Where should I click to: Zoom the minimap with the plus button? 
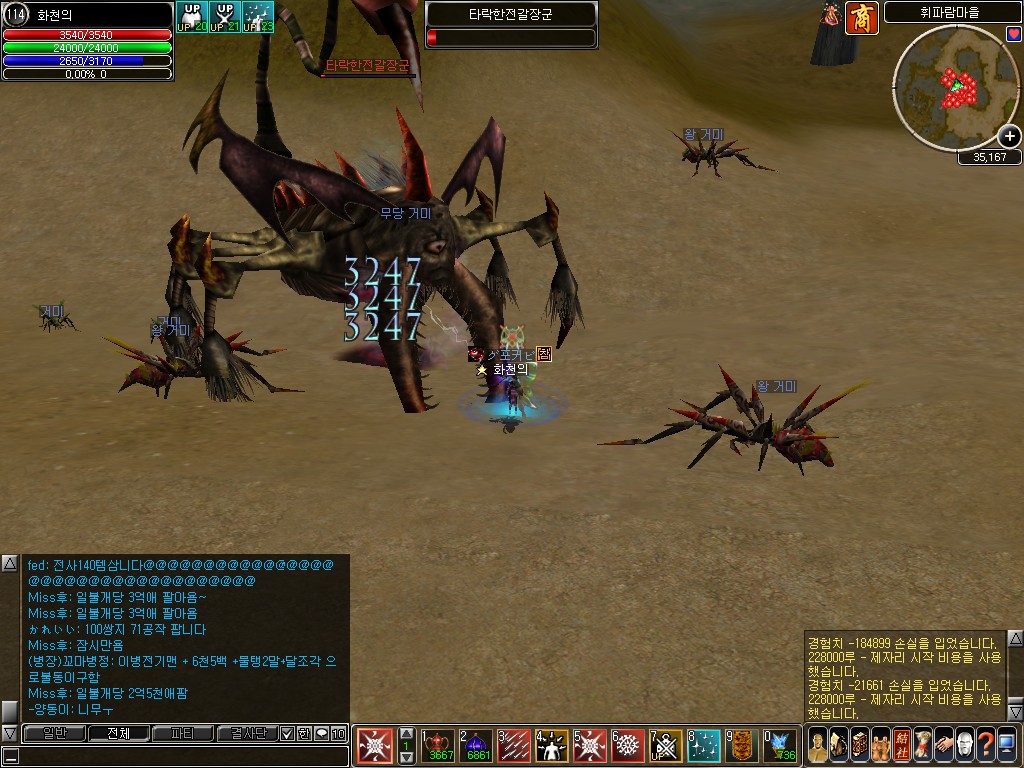click(x=1010, y=137)
